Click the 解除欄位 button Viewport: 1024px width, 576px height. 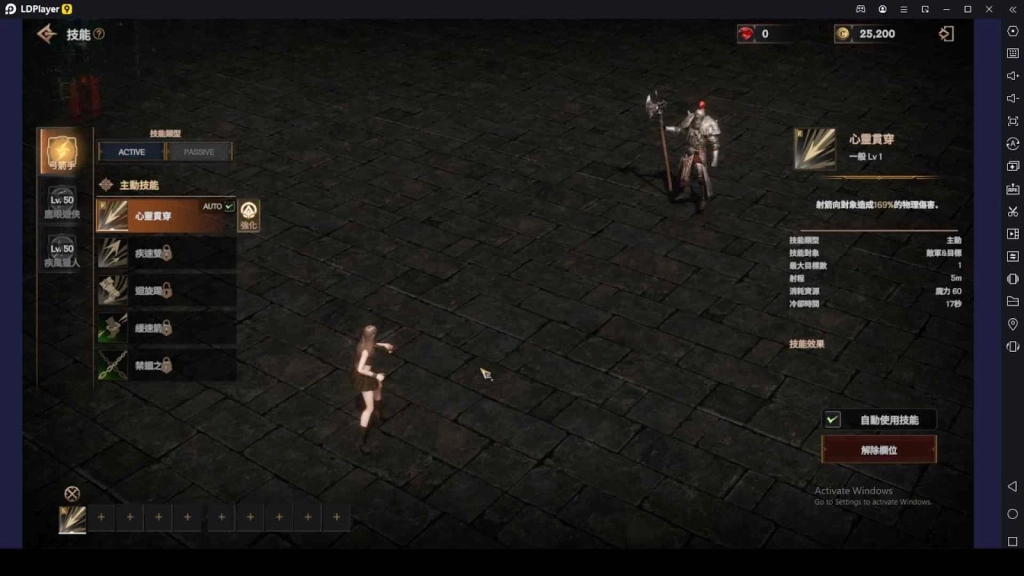pos(879,450)
